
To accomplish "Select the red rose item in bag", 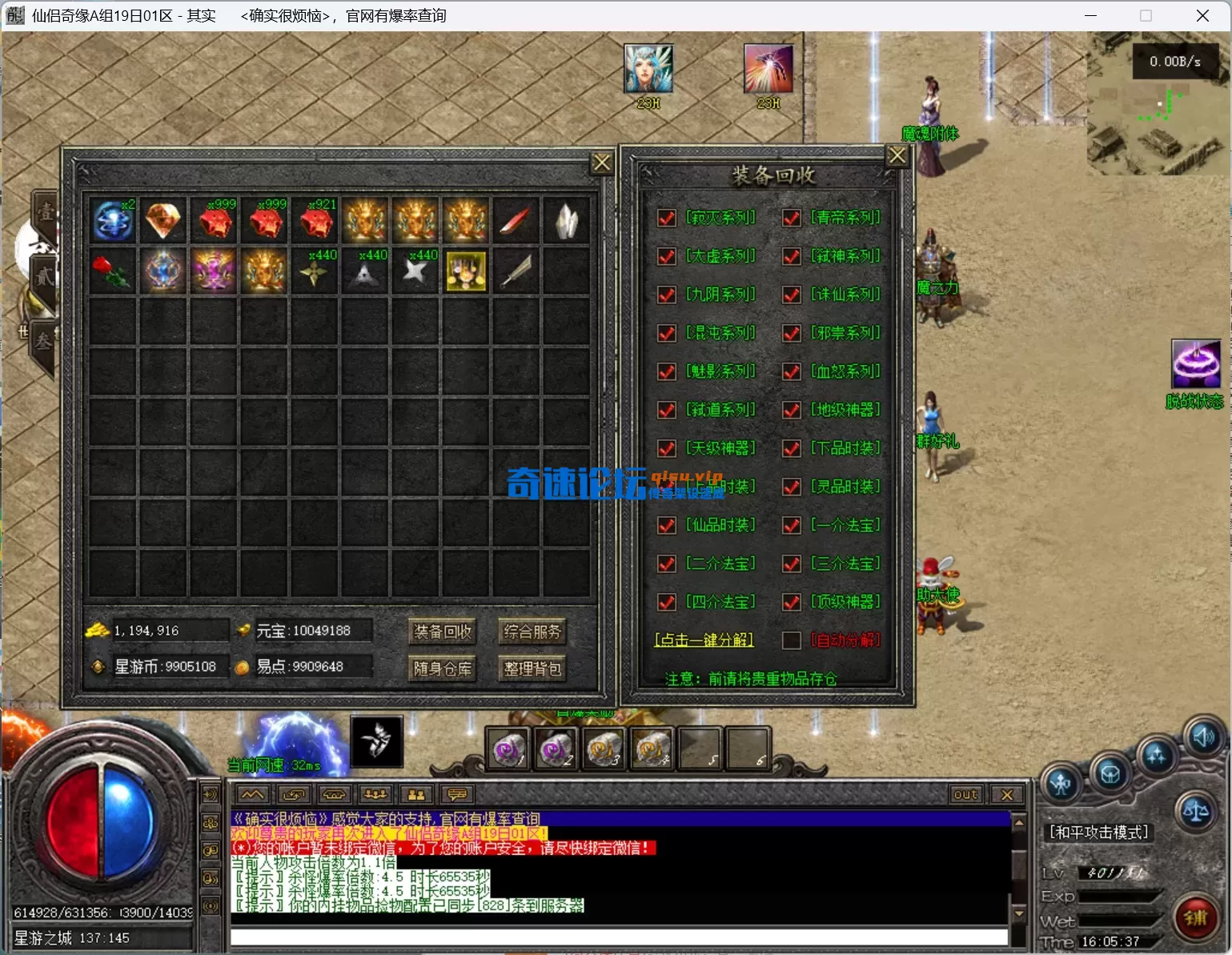I will pos(113,271).
